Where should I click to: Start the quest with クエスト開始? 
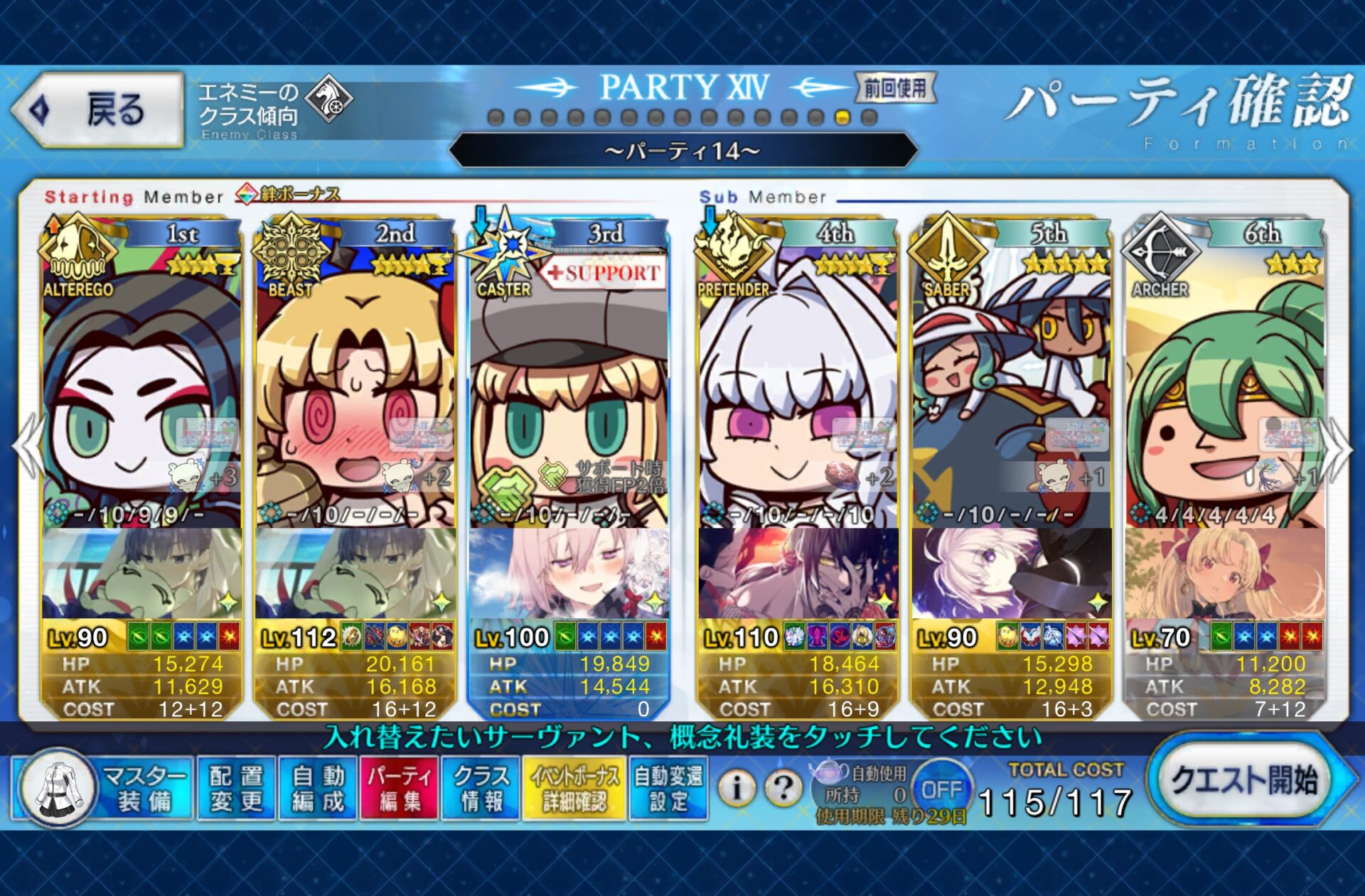pos(1244,781)
